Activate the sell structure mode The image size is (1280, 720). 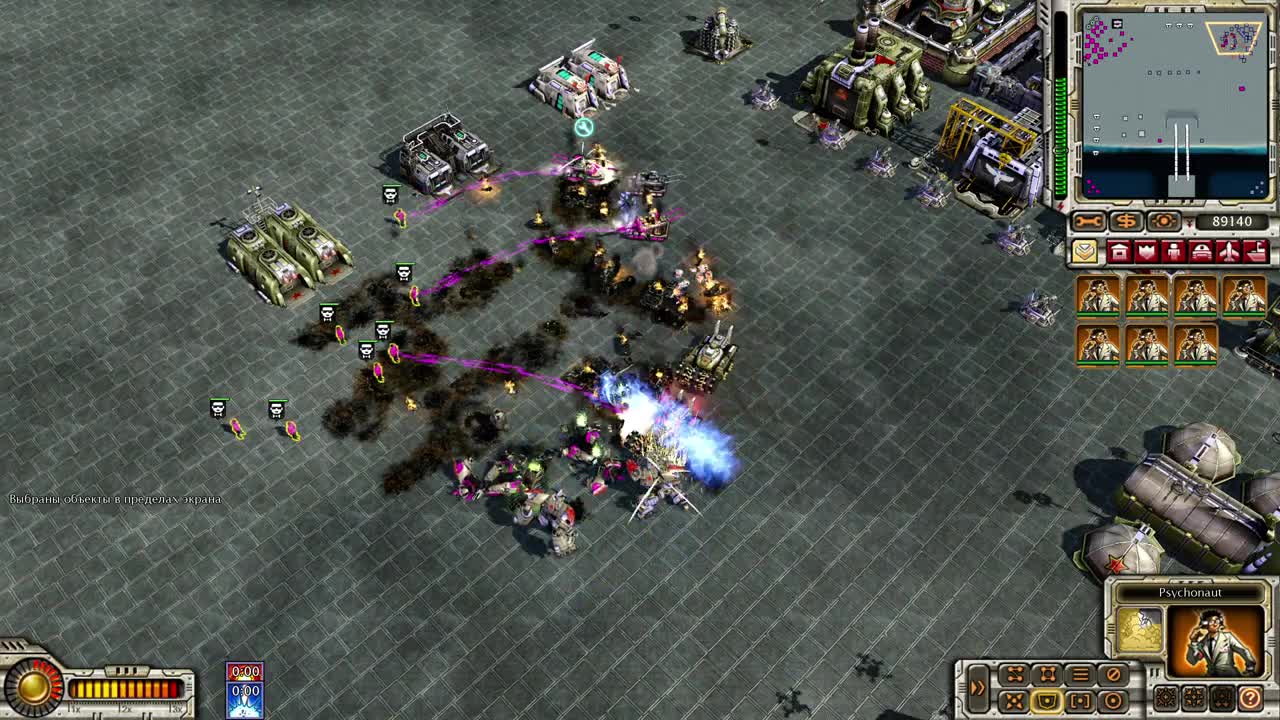1125,222
